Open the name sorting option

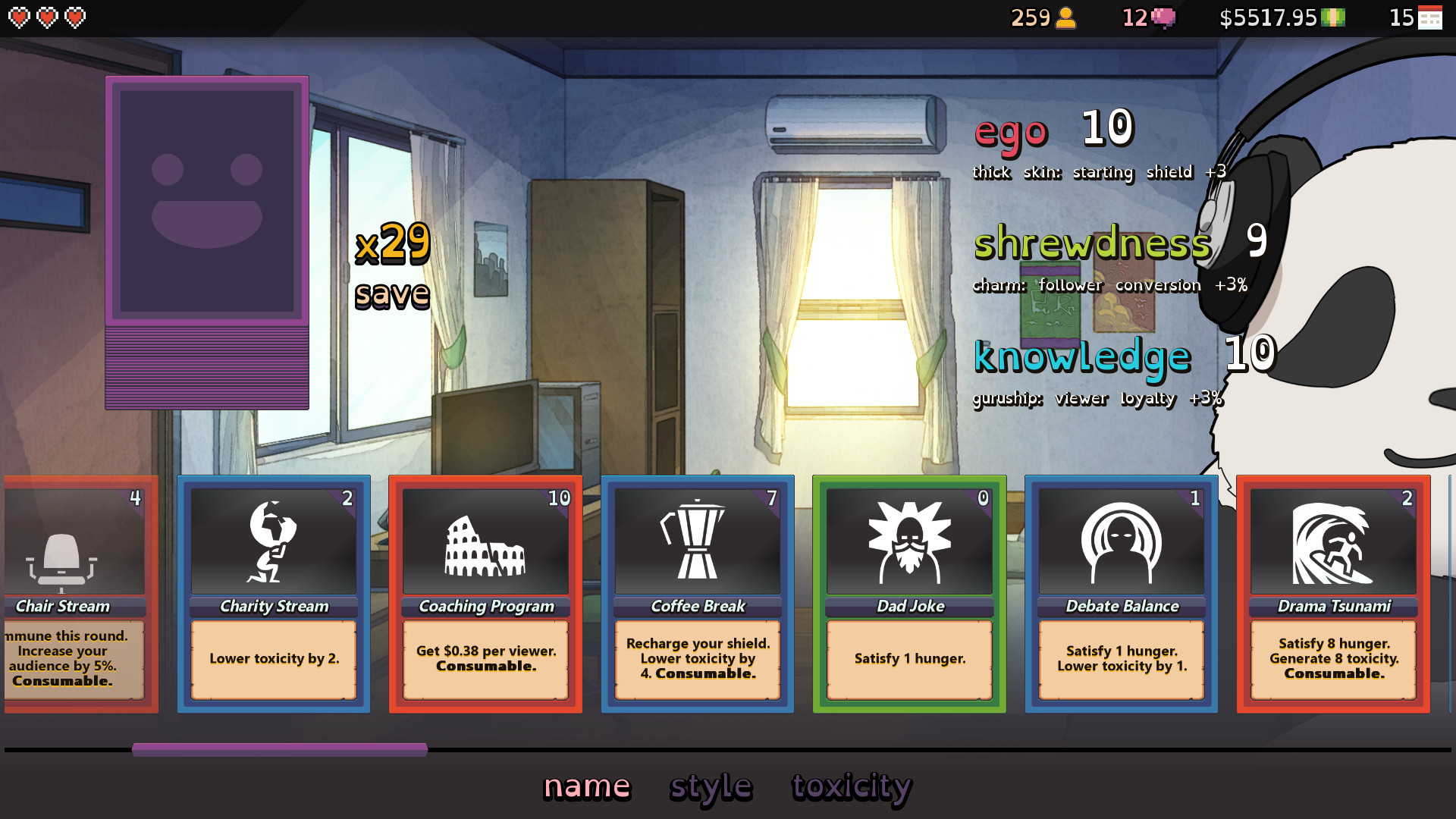click(586, 786)
